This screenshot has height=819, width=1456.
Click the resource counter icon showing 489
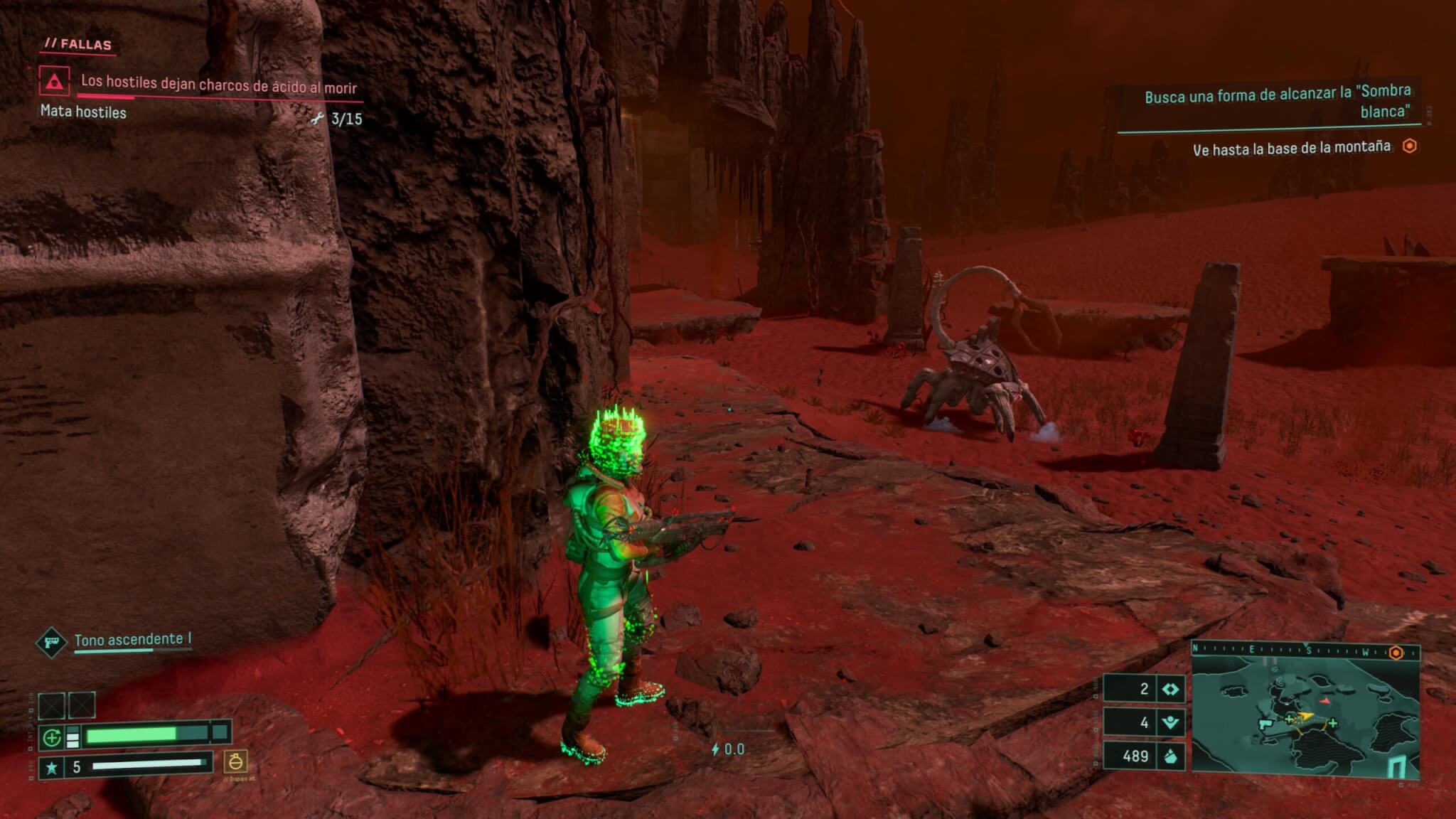pos(1170,756)
